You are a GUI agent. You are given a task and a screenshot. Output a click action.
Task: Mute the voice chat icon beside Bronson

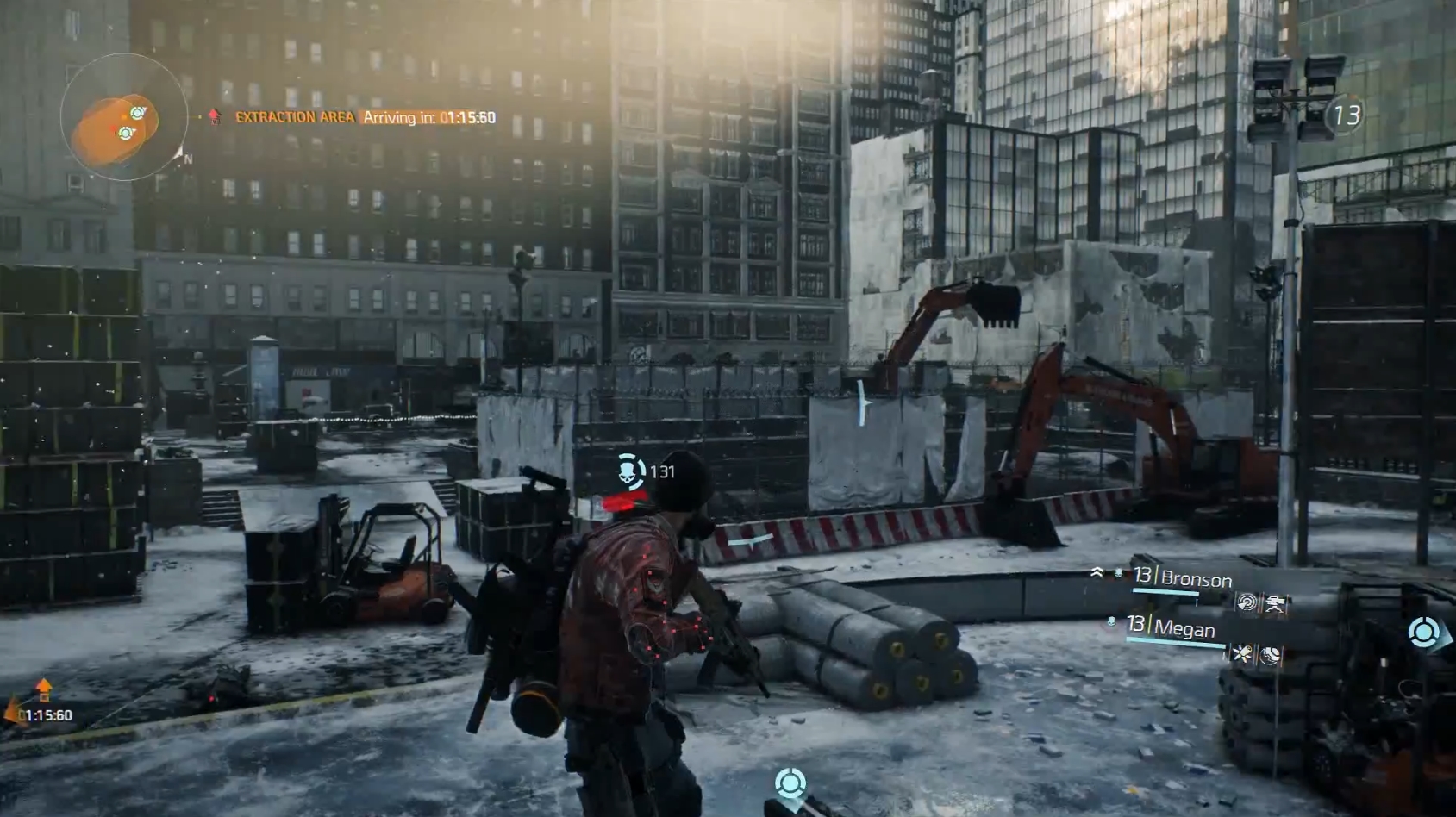click(x=1118, y=571)
